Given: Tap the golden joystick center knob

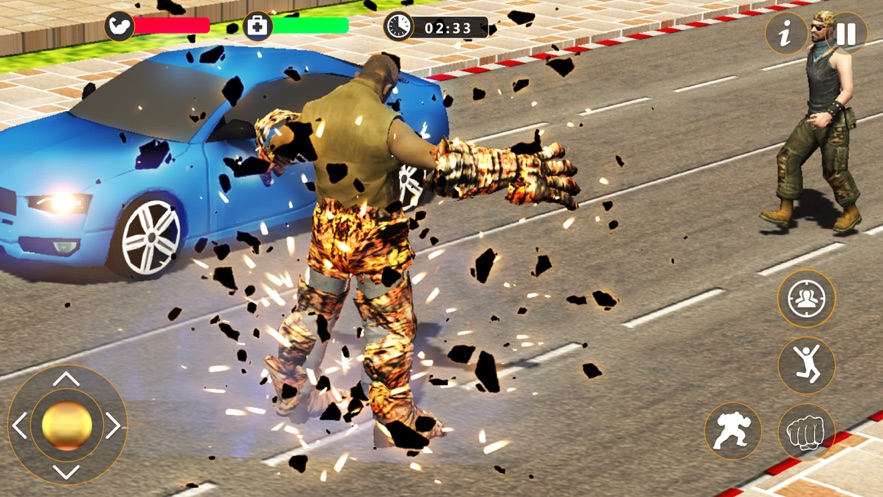Looking at the screenshot, I should 67,426.
